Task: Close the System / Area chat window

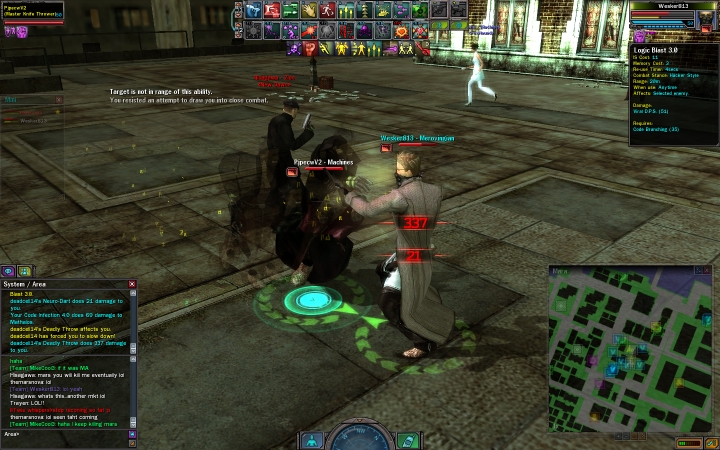Action: coord(132,284)
